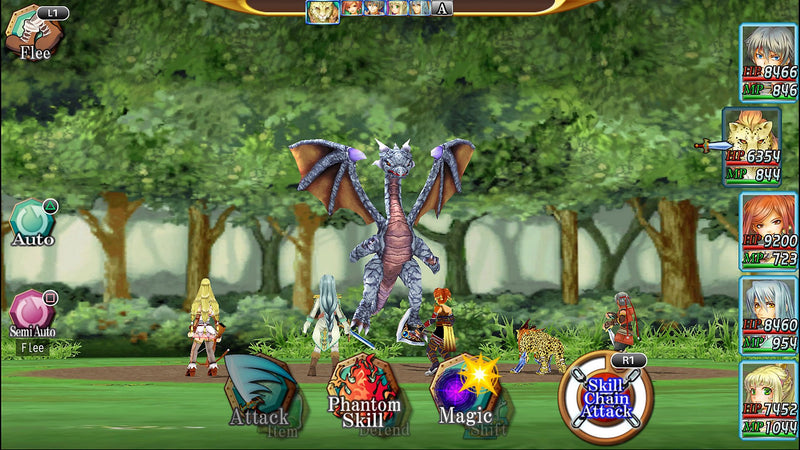Select the lion beast party member portrait
800x450 pixels.
click(752, 146)
